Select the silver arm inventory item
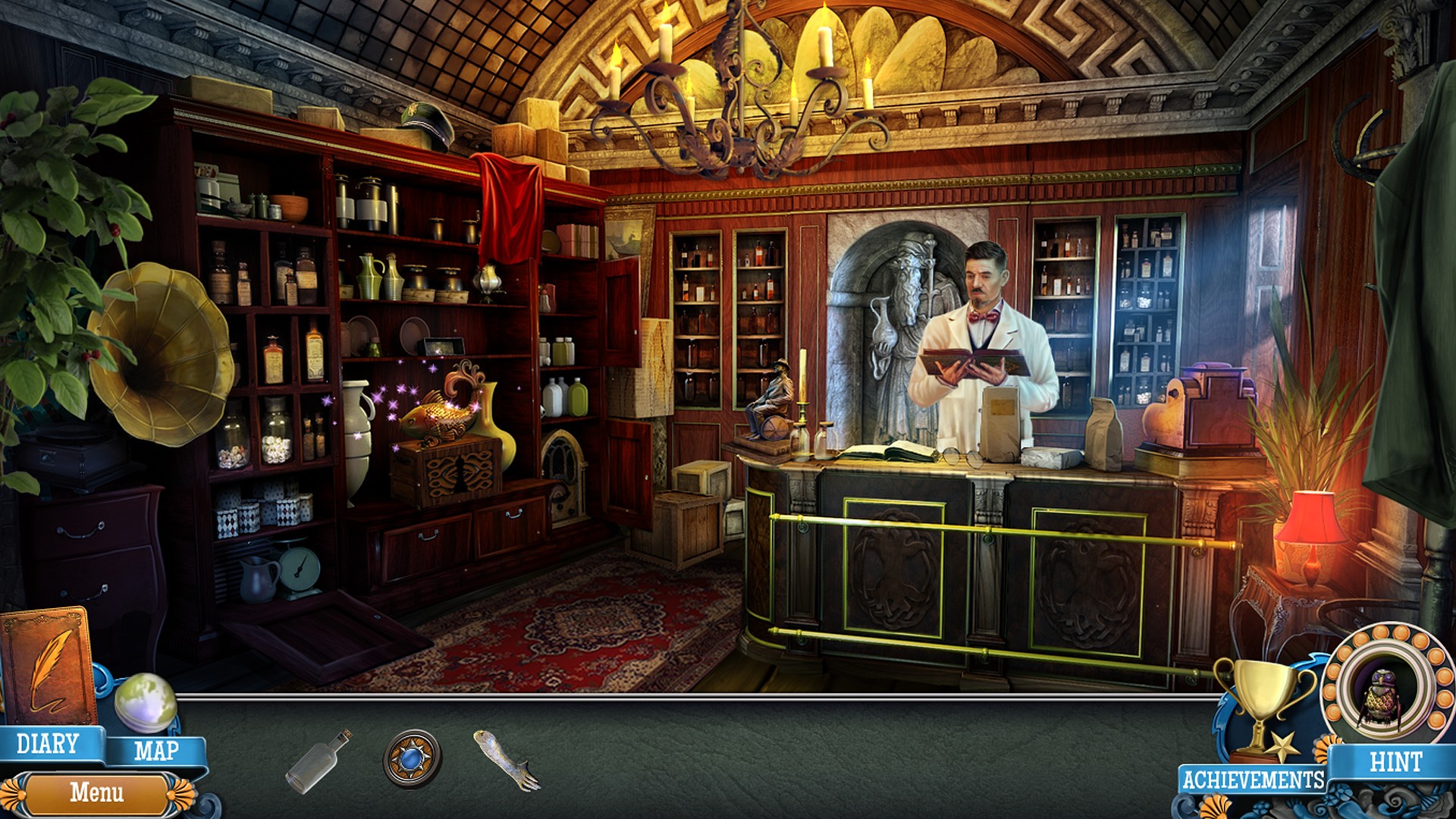Image resolution: width=1456 pixels, height=819 pixels. click(x=506, y=759)
